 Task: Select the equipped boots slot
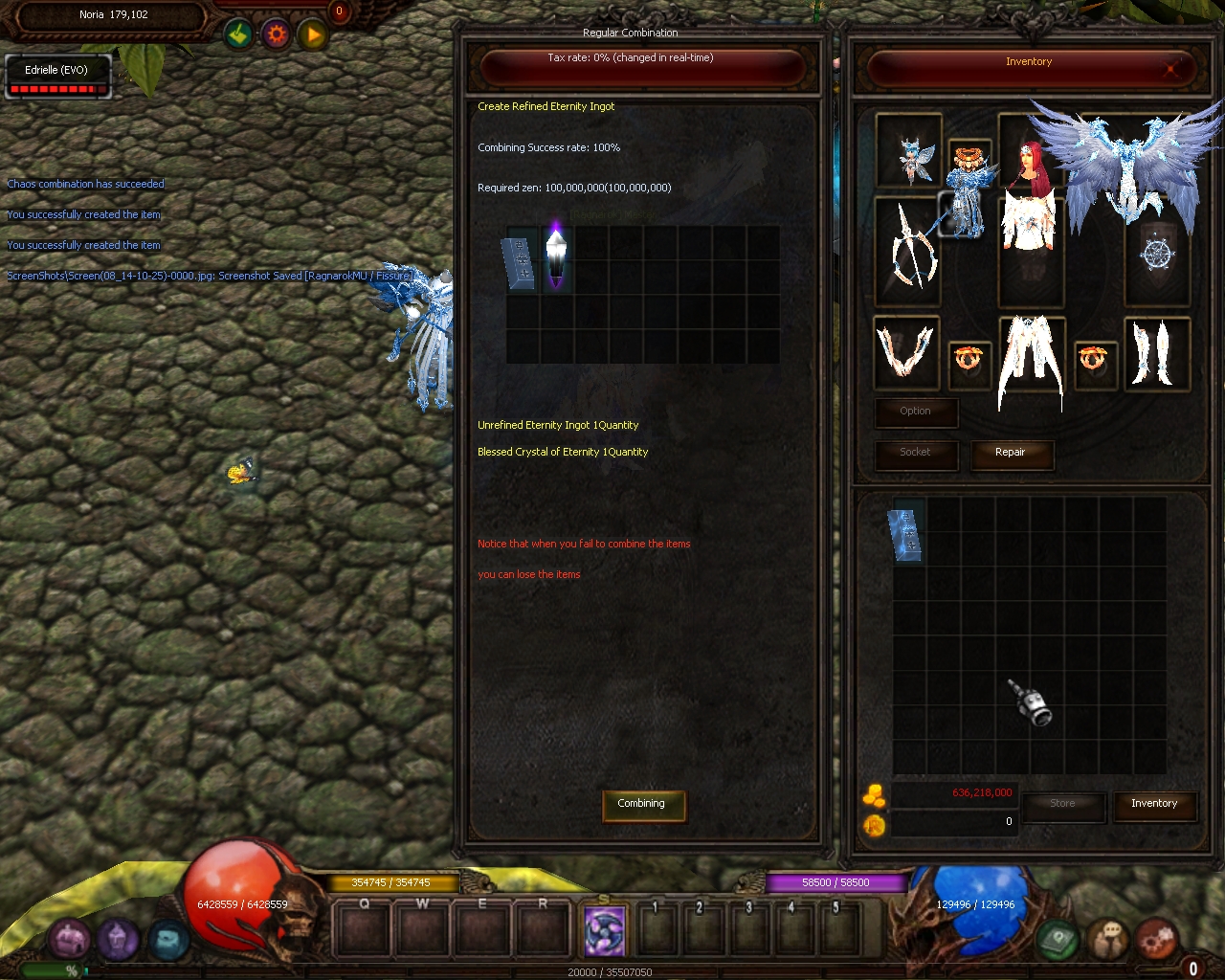(x=1155, y=352)
